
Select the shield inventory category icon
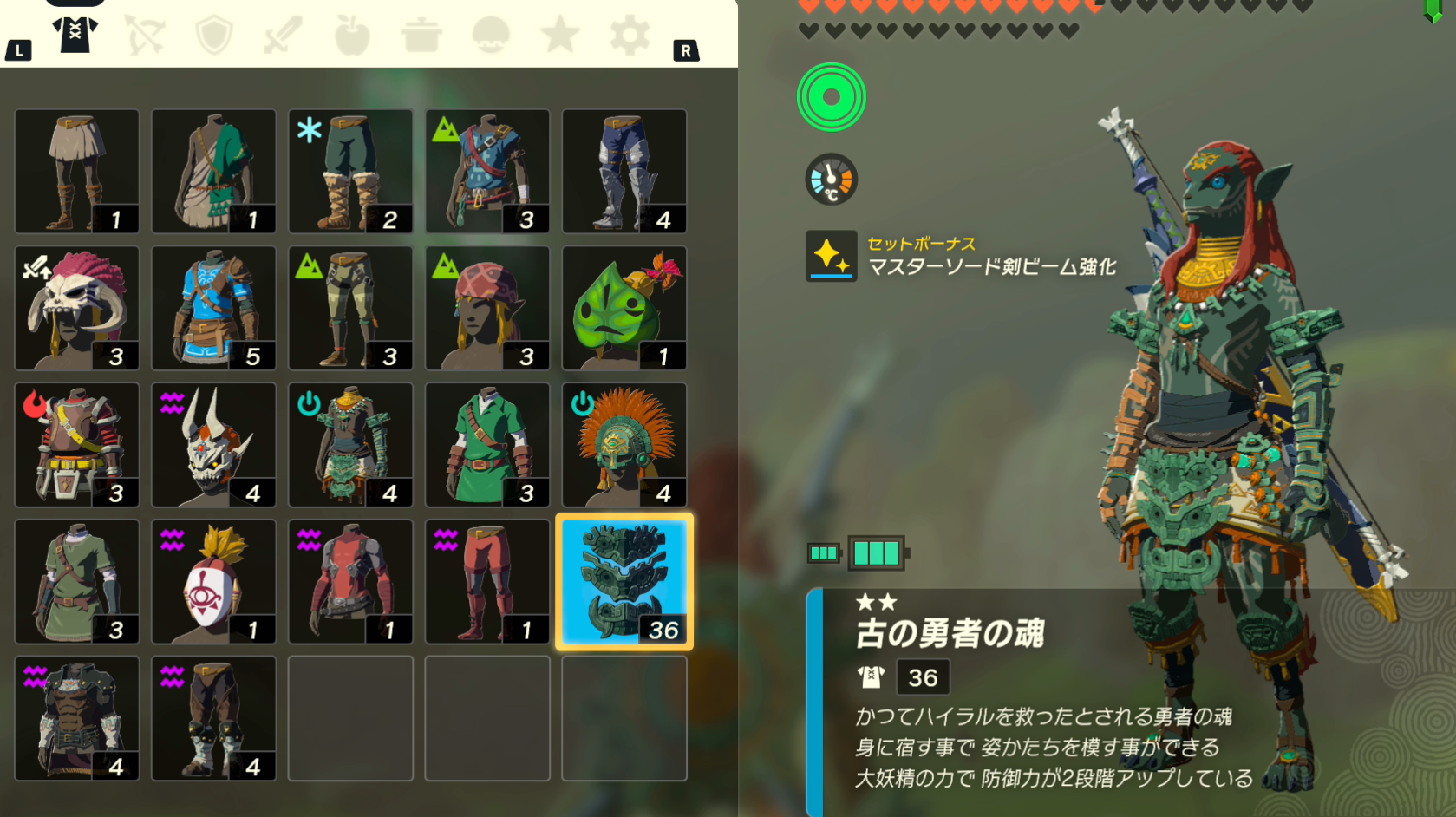(x=213, y=33)
